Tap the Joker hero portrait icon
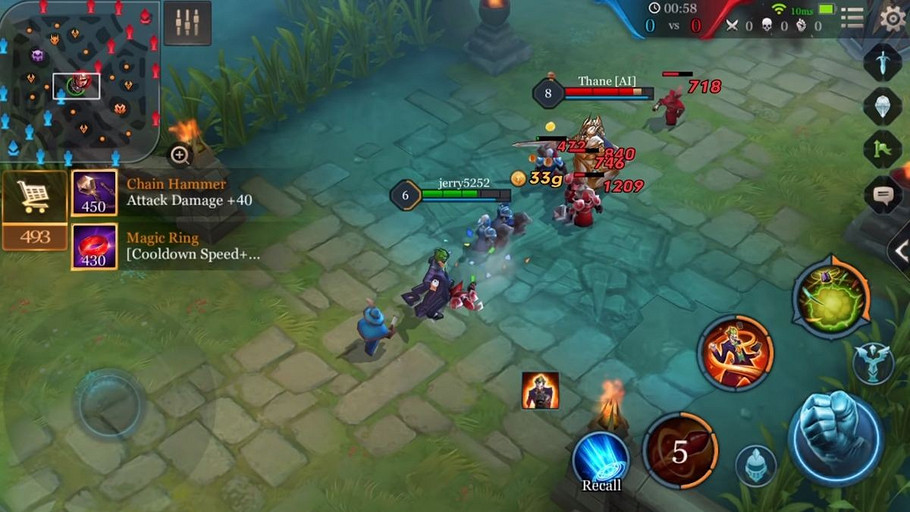The height and width of the screenshot is (512, 910). pos(540,390)
